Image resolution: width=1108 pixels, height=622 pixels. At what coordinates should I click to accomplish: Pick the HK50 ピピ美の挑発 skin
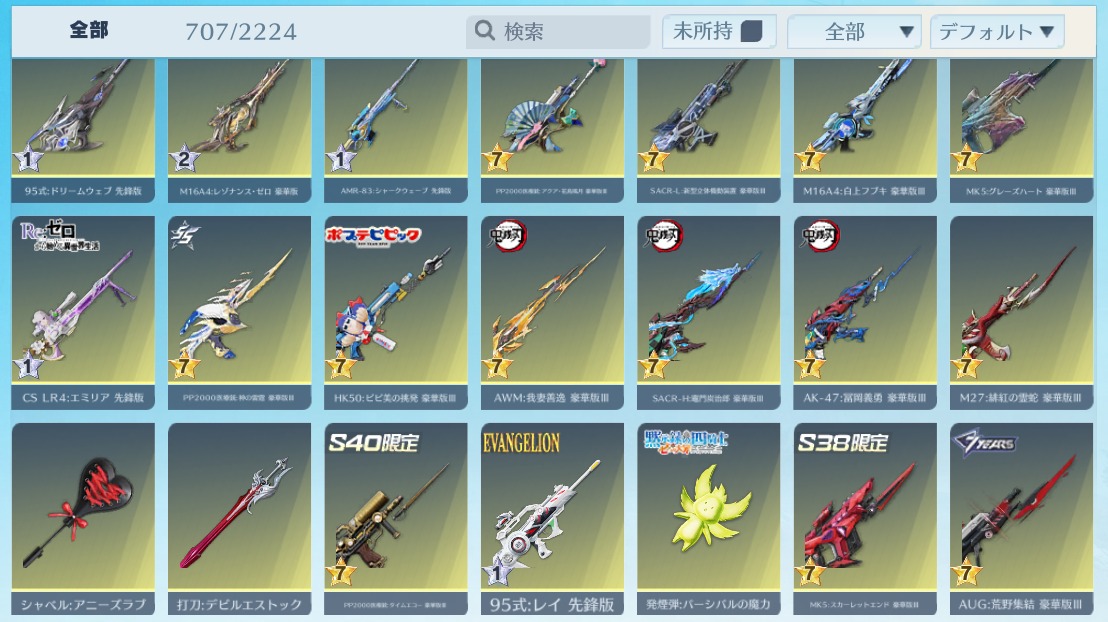396,310
